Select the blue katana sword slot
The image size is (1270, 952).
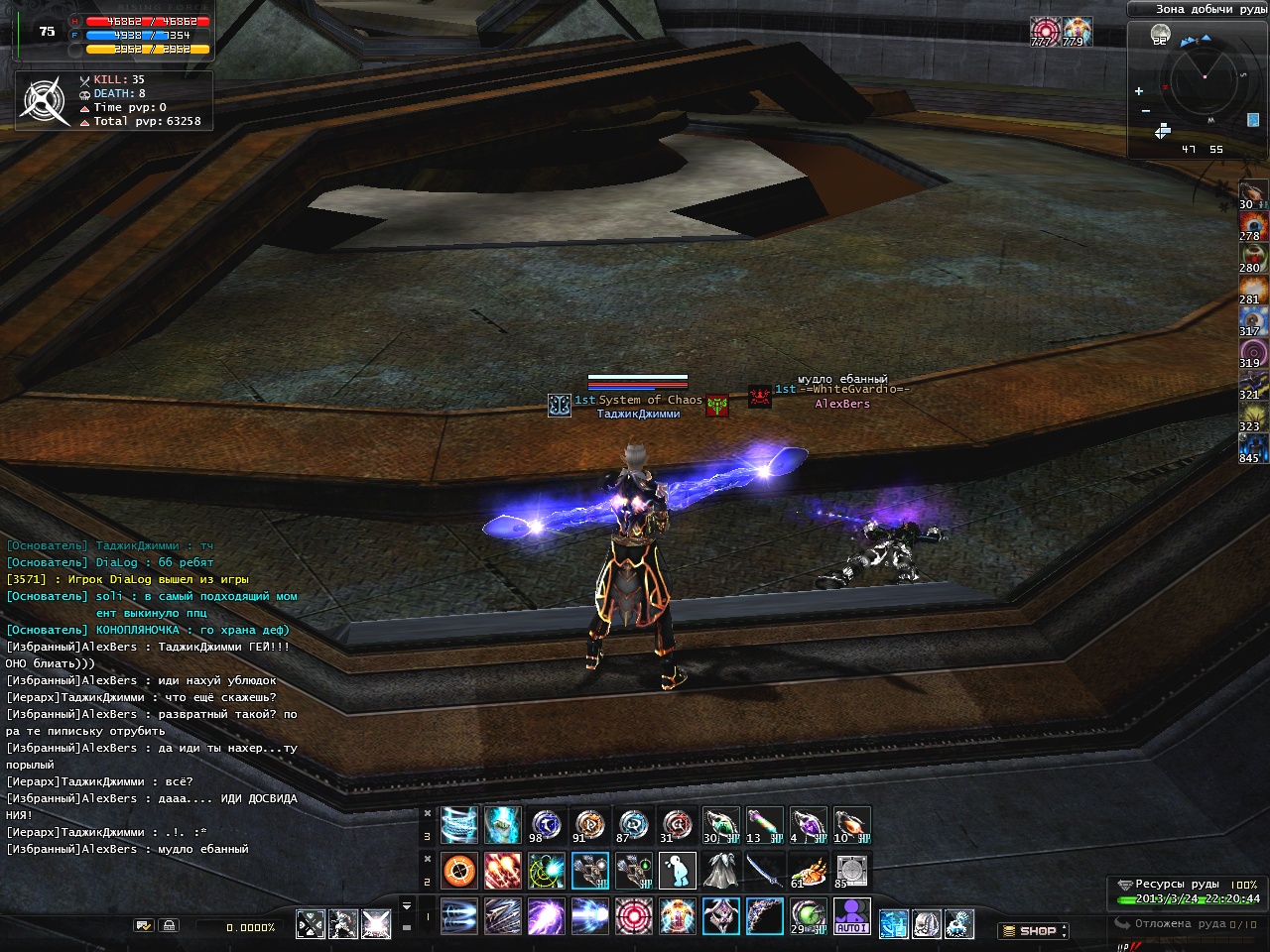pos(764,871)
